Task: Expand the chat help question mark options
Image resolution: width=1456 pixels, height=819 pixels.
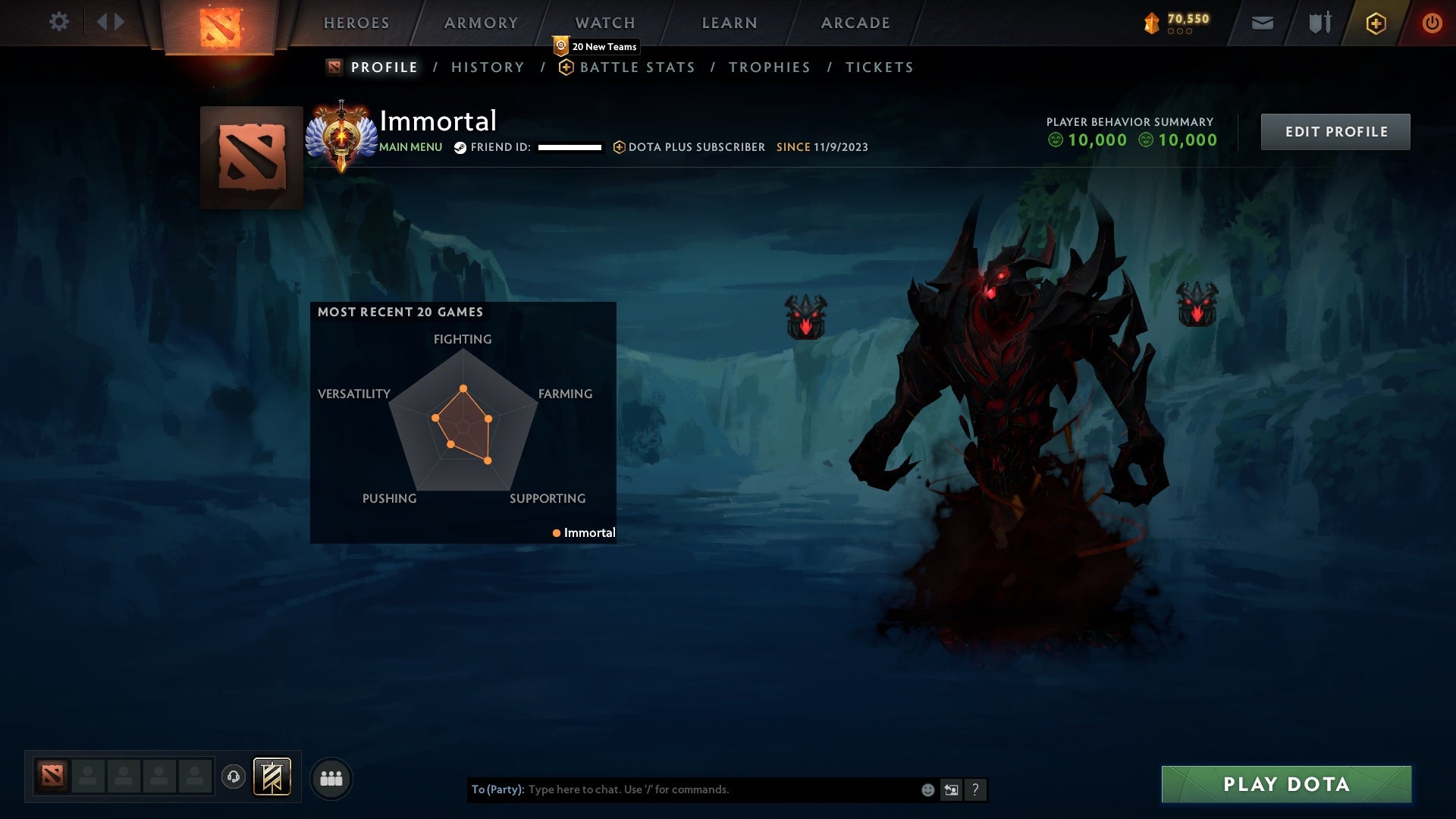Action: pyautogui.click(x=975, y=789)
